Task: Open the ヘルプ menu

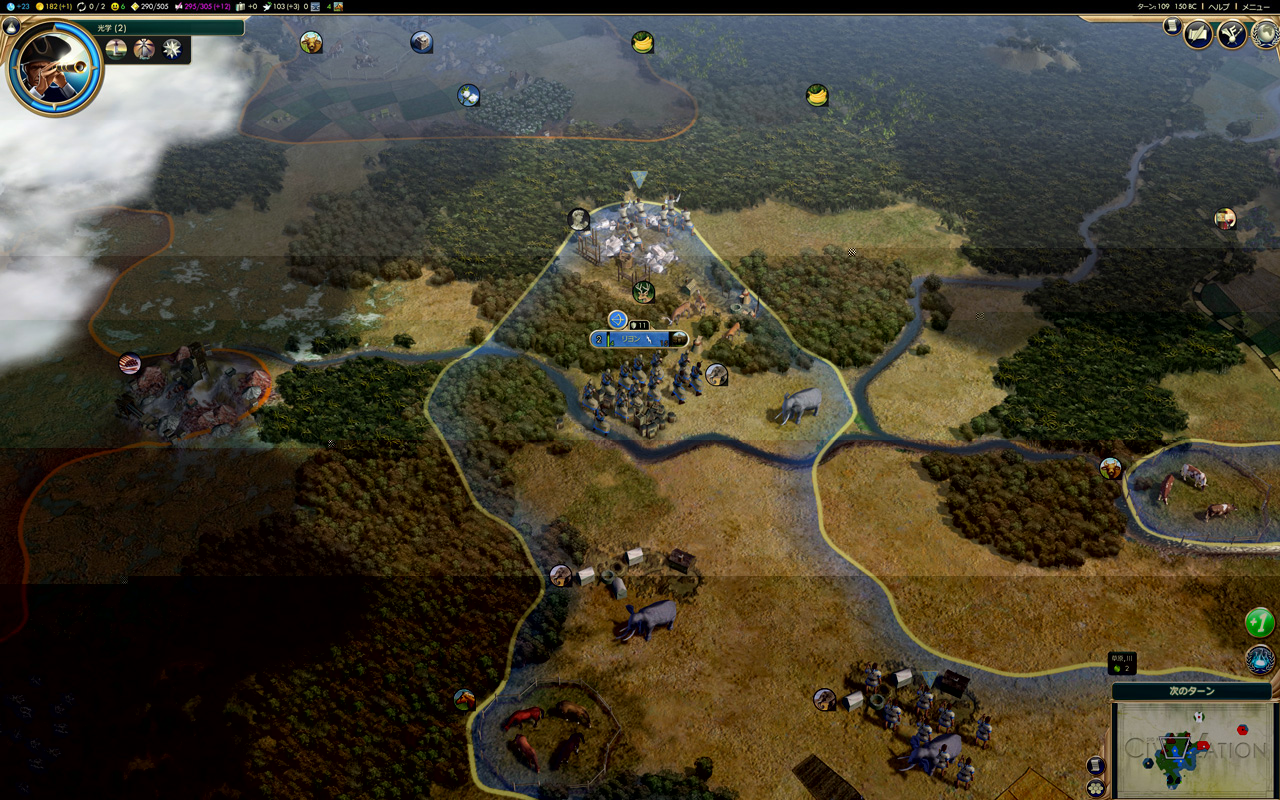Action: point(1219,7)
